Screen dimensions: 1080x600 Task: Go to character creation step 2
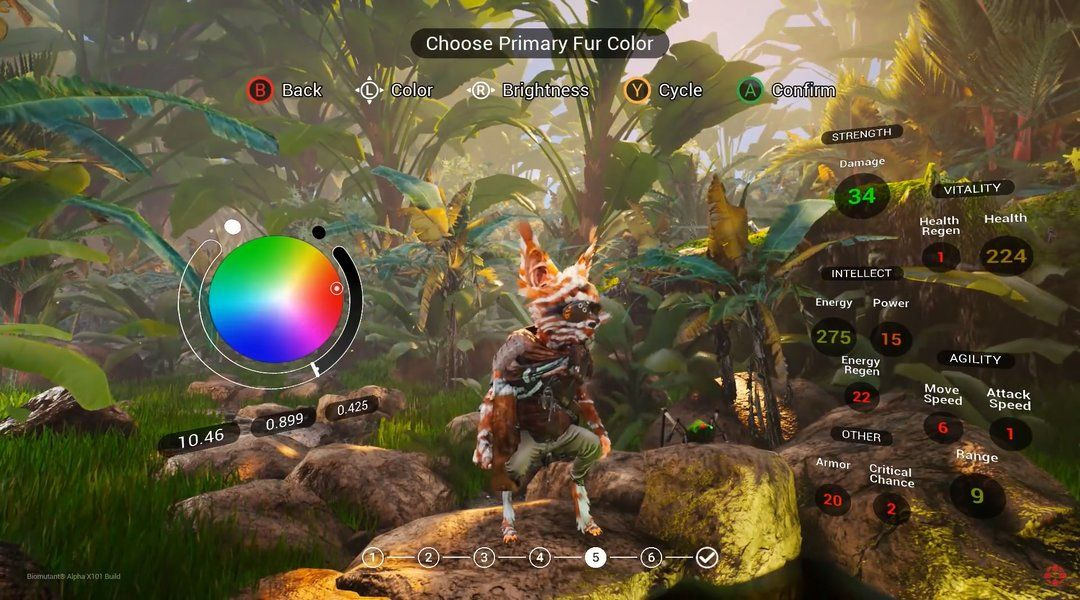[x=428, y=557]
